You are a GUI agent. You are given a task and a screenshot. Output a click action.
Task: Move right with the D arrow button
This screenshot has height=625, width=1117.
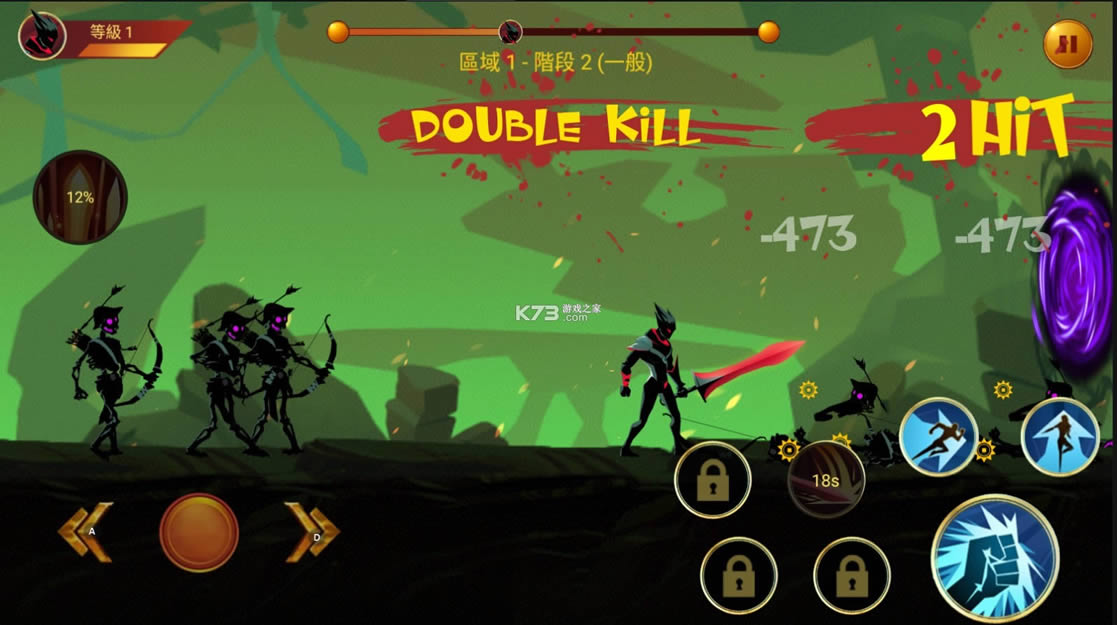[311, 531]
